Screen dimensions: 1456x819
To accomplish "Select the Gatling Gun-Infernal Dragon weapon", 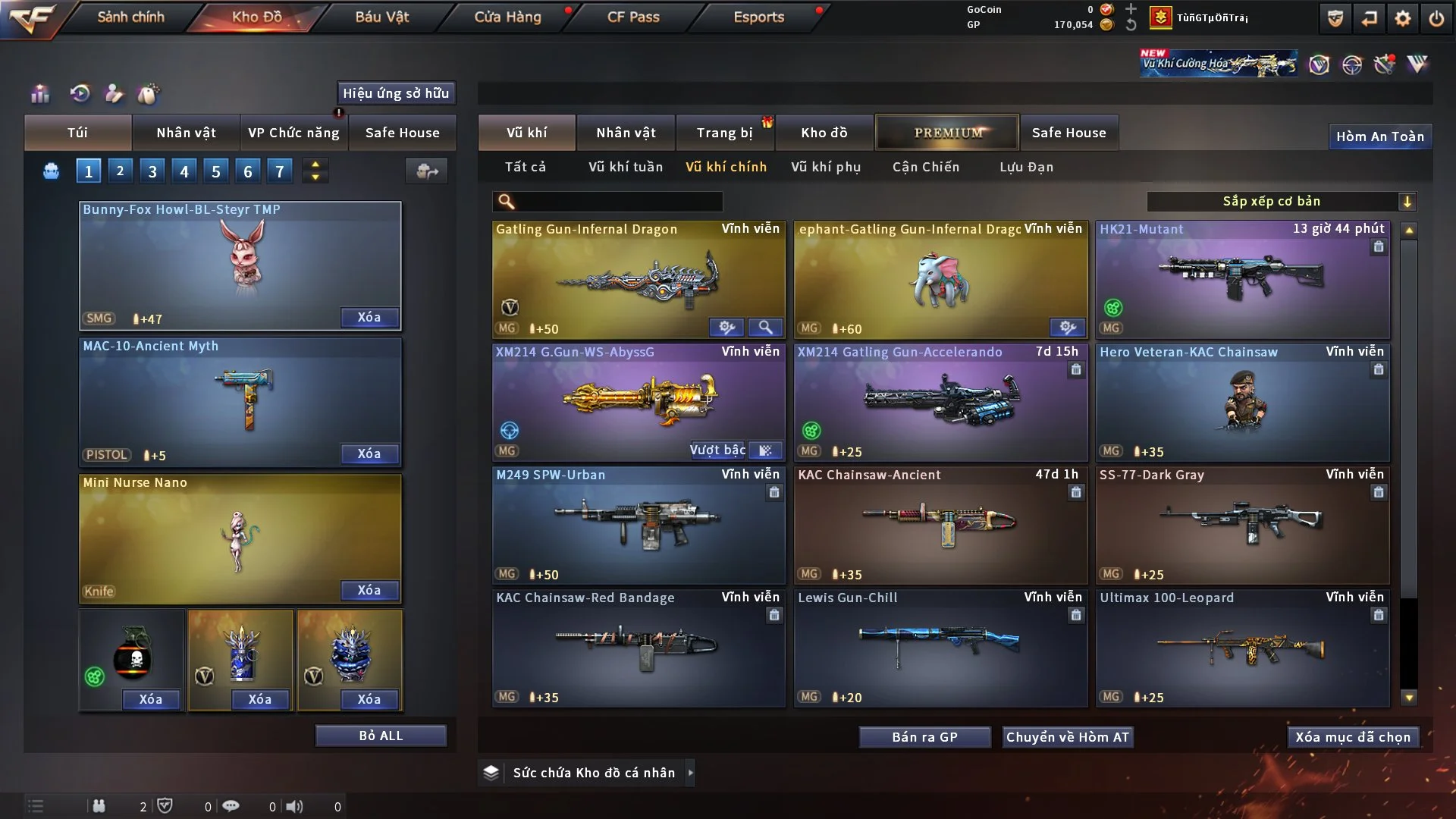I will pos(639,279).
